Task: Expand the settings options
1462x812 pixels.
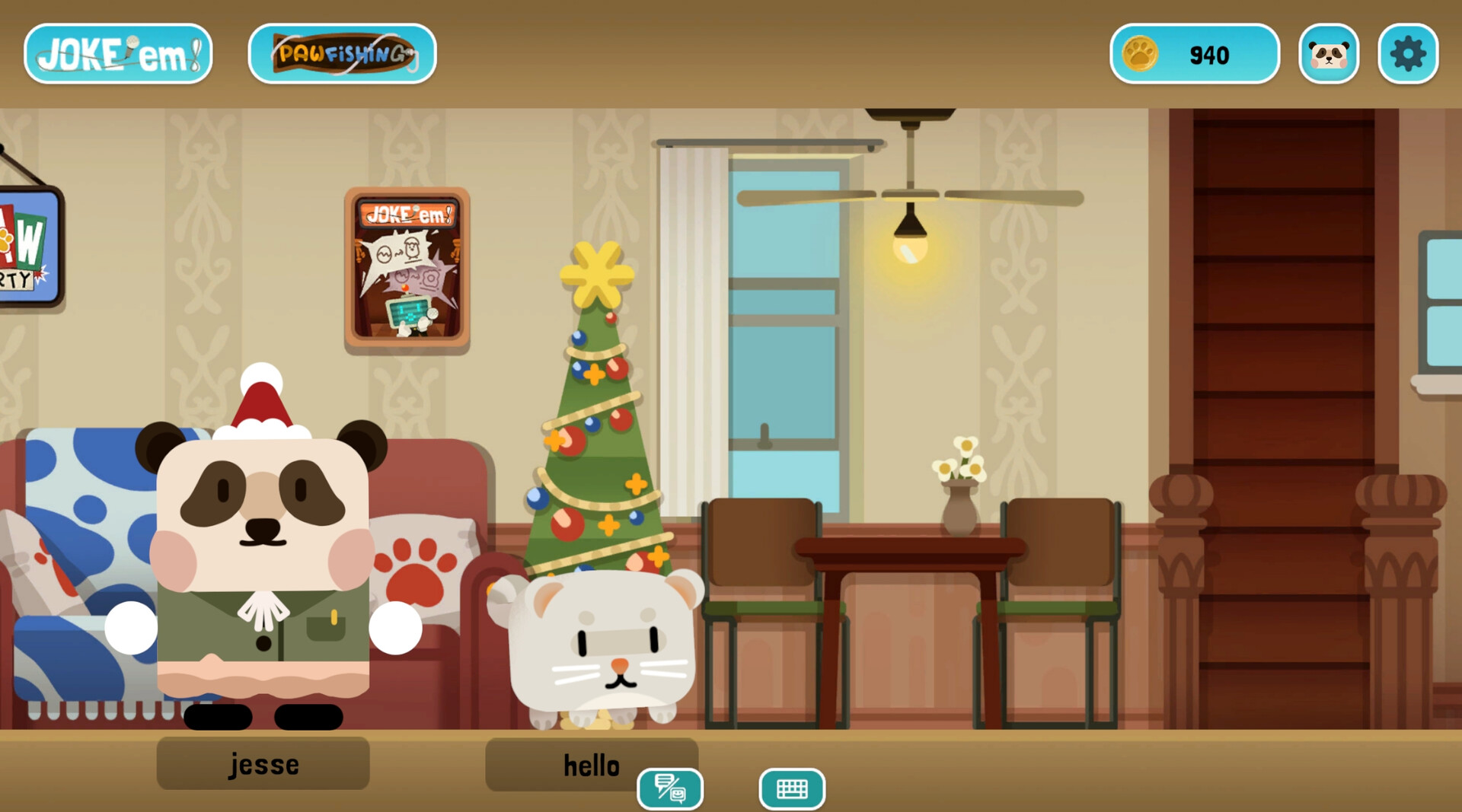Action: pyautogui.click(x=1408, y=53)
